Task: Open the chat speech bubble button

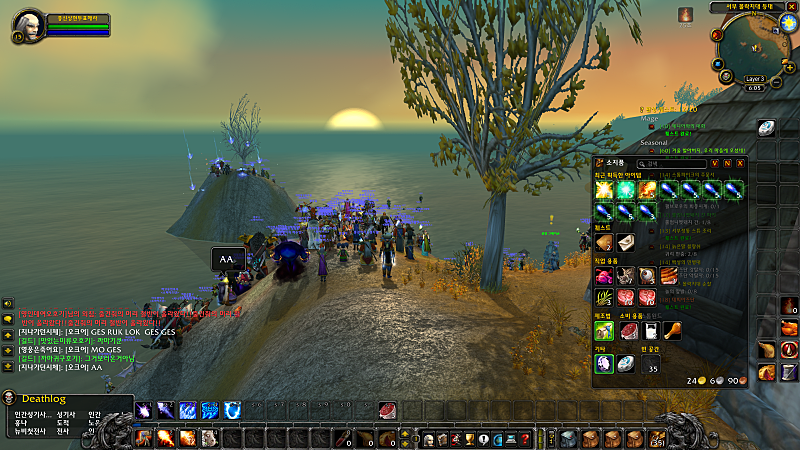Action: pos(8,319)
